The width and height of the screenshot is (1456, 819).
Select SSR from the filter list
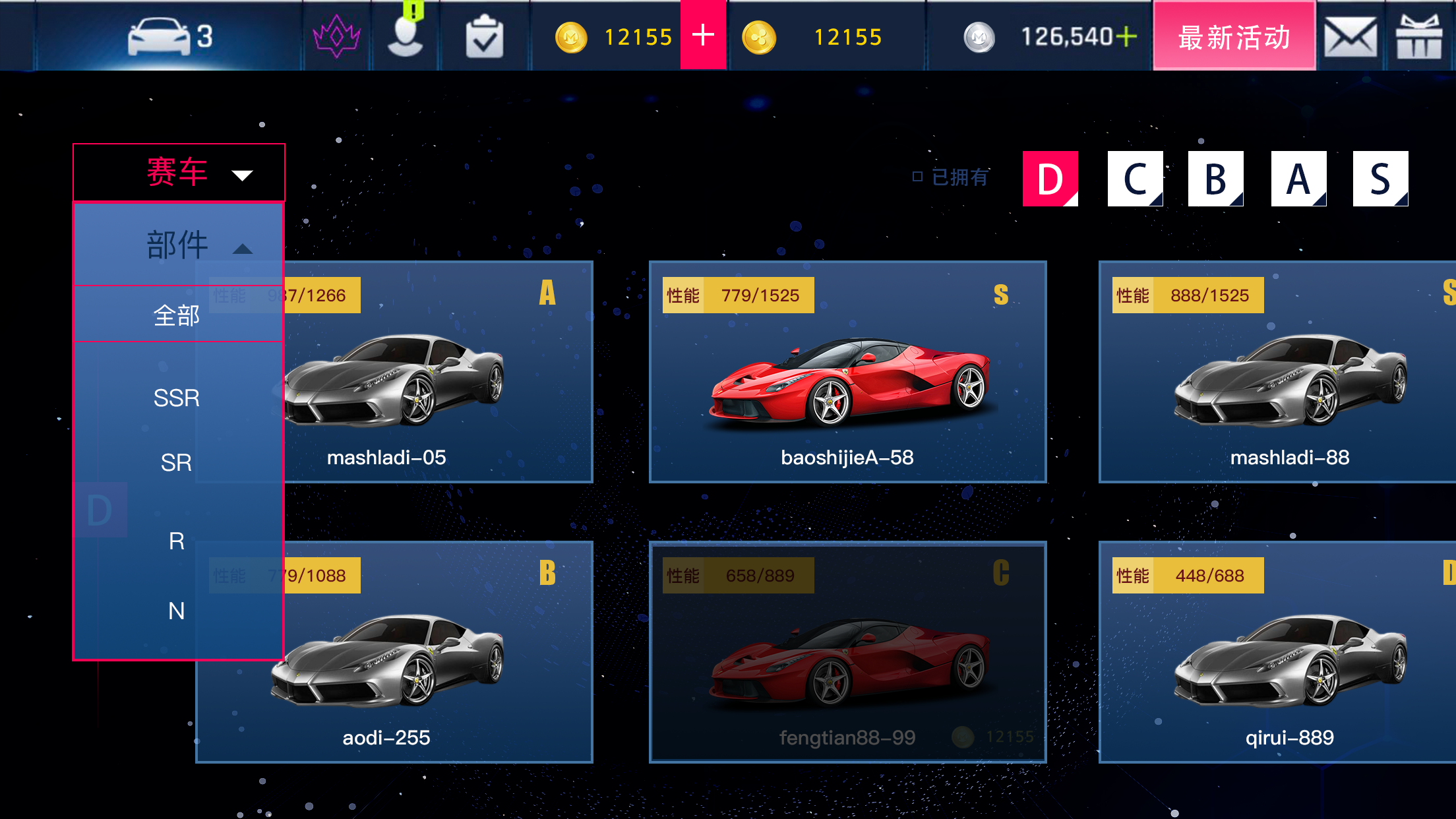tap(176, 398)
